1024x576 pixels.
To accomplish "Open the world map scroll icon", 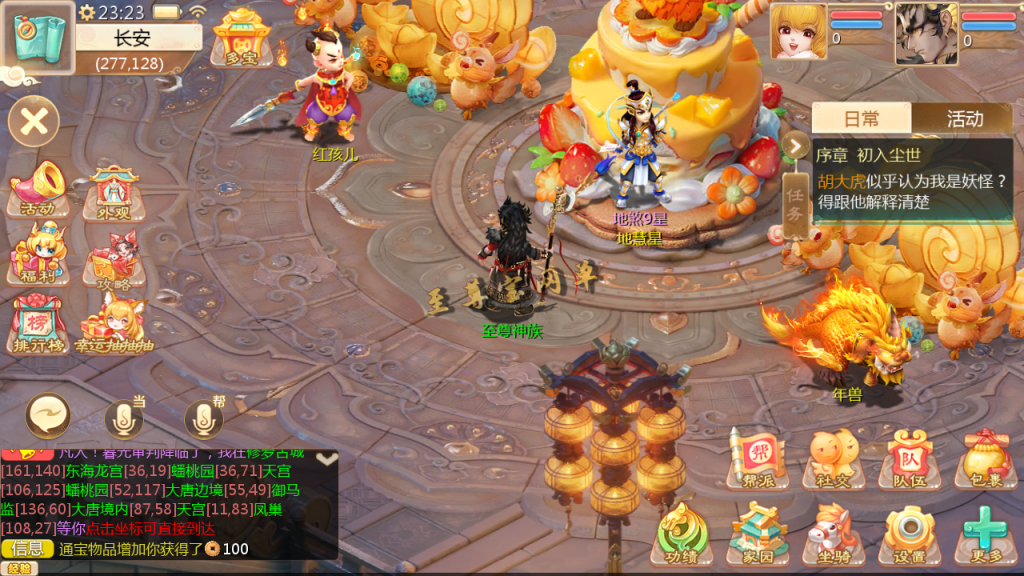I will [x=38, y=35].
